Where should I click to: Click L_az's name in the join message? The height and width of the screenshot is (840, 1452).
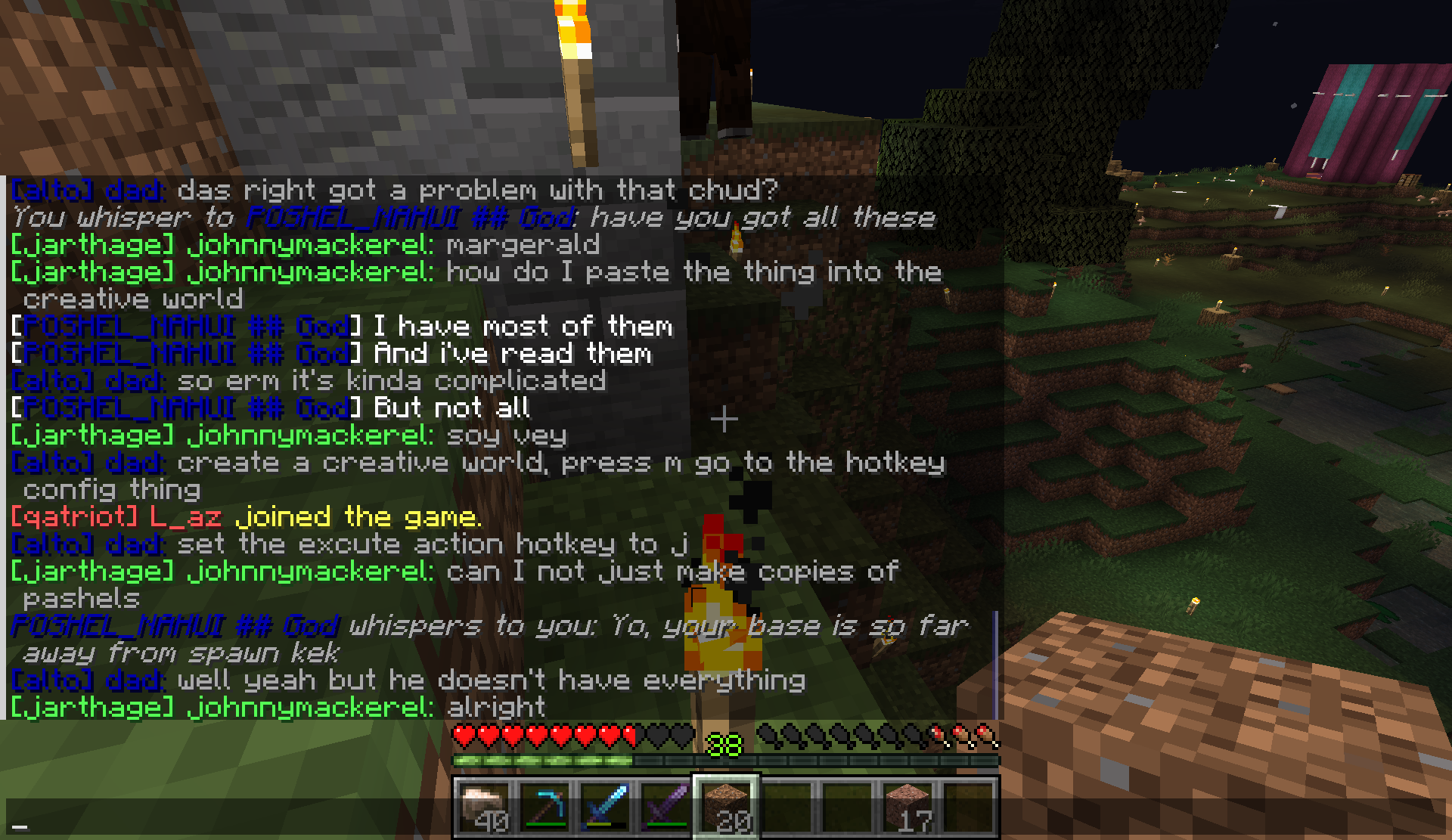pyautogui.click(x=185, y=517)
